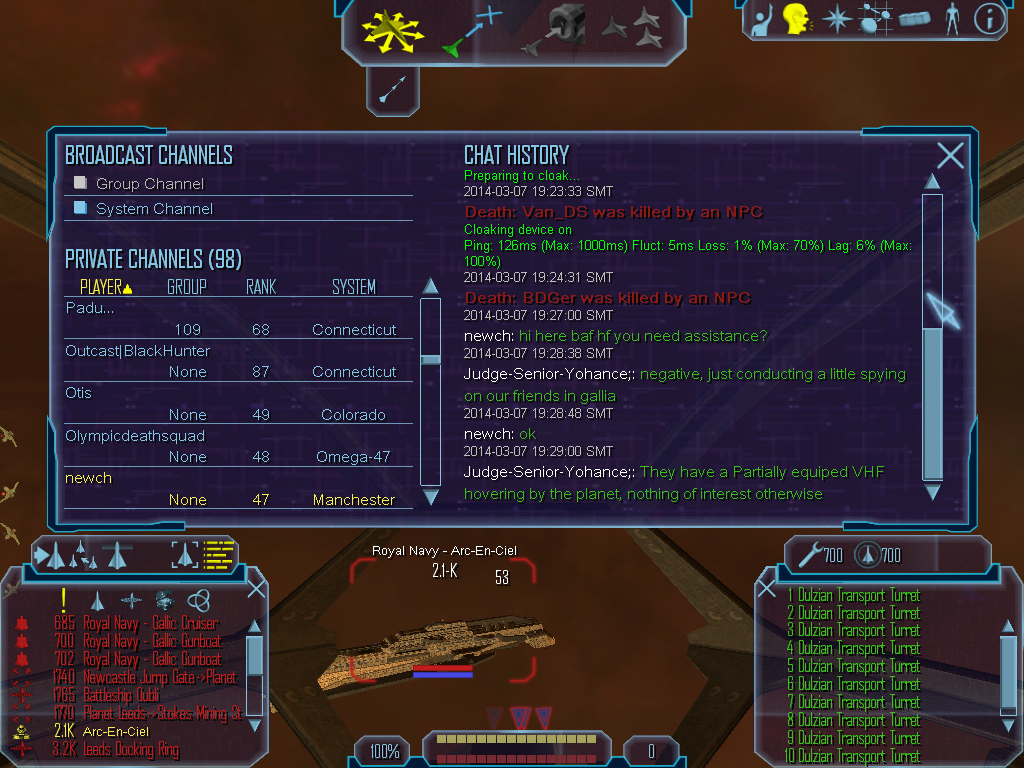This screenshot has width=1024, height=768.
Task: Select weapon 1 Dulzian Transport Turret
Action: tap(859, 596)
